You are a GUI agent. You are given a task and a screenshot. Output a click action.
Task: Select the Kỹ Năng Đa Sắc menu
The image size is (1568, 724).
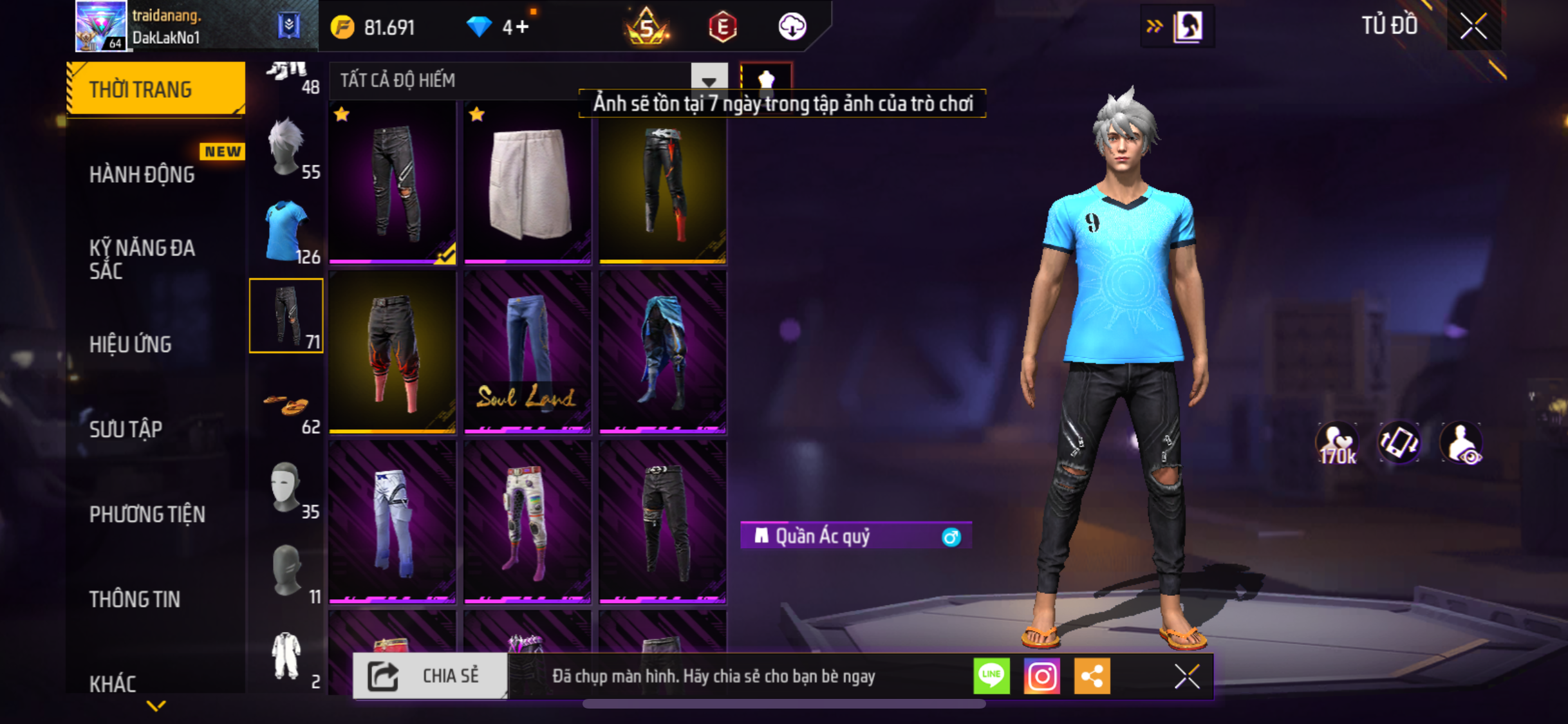point(142,259)
